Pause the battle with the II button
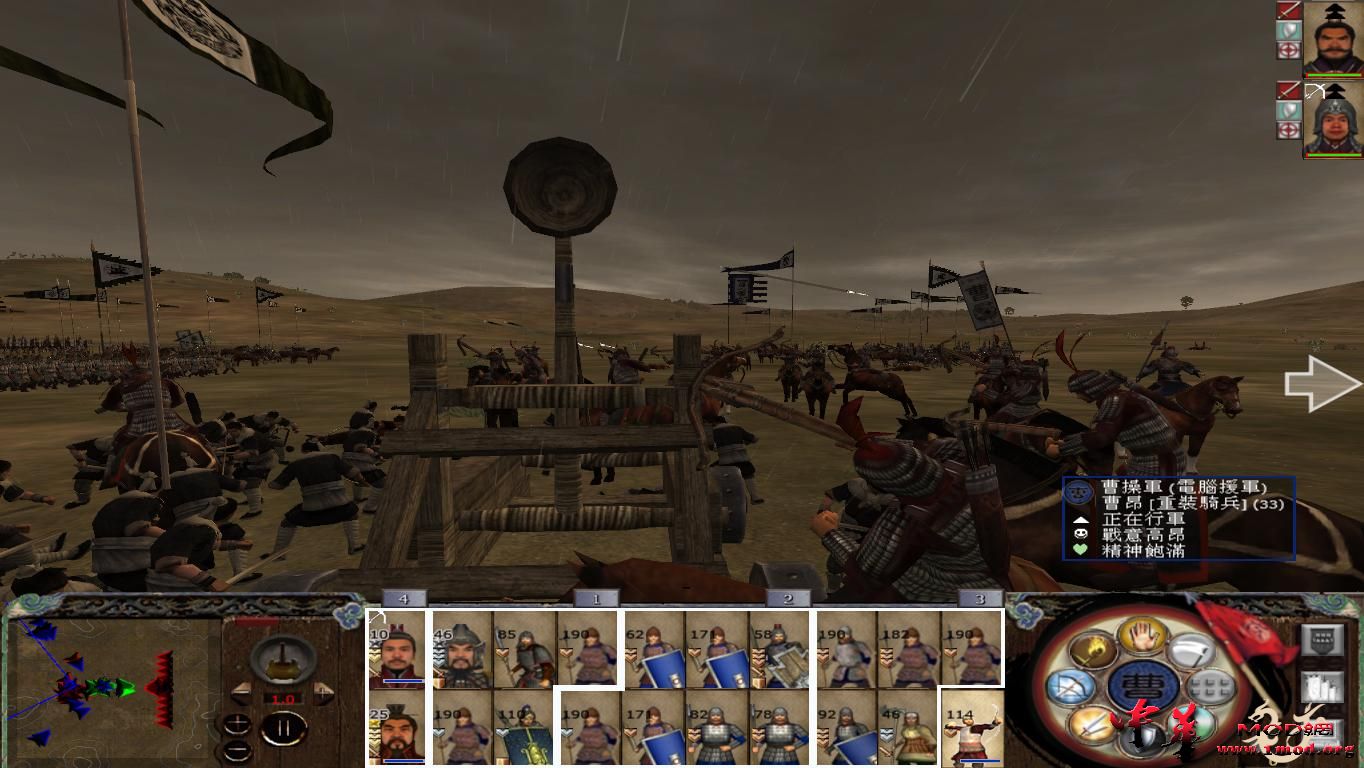 coord(285,728)
